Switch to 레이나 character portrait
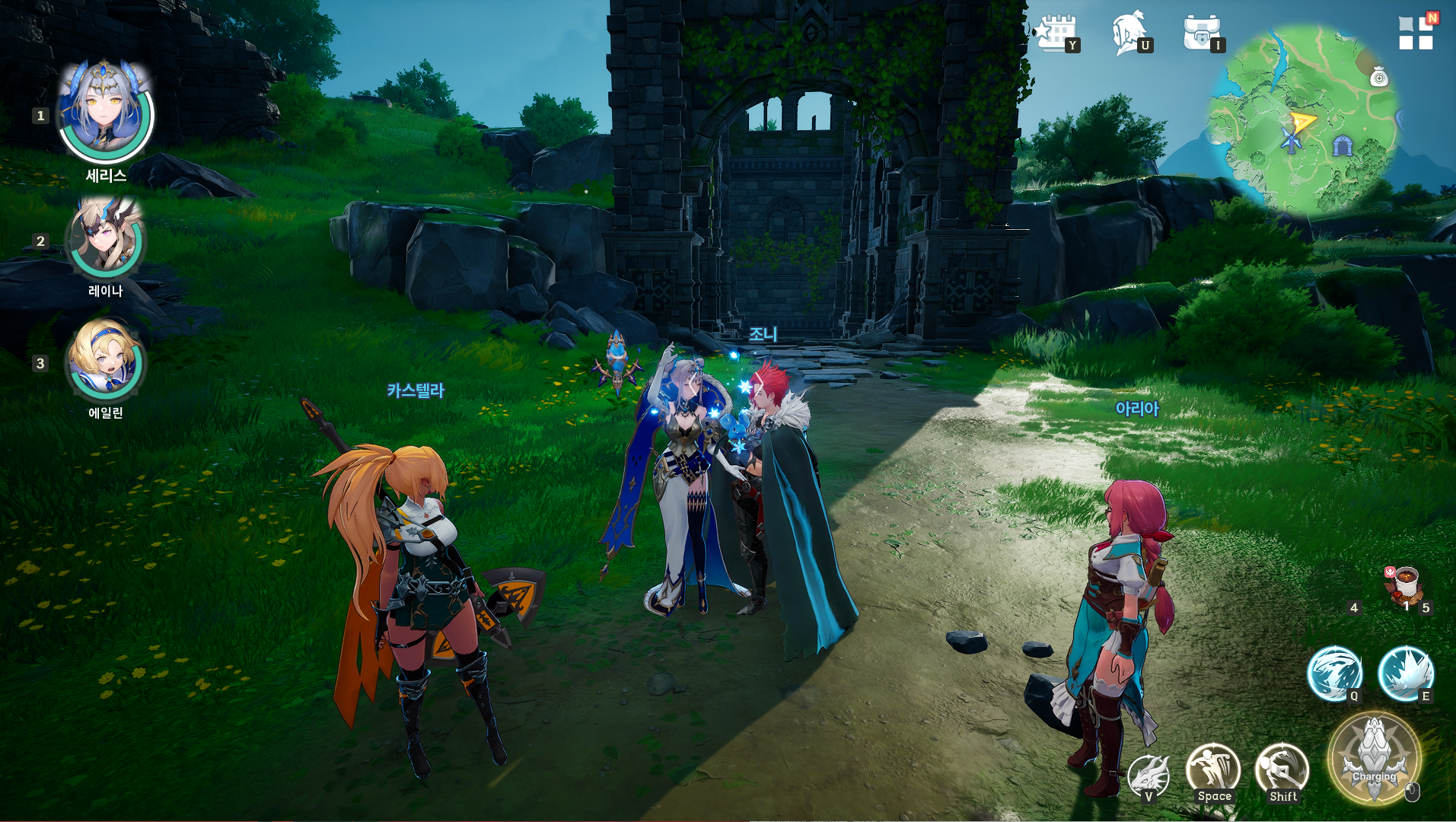The image size is (1456, 822). [x=106, y=237]
